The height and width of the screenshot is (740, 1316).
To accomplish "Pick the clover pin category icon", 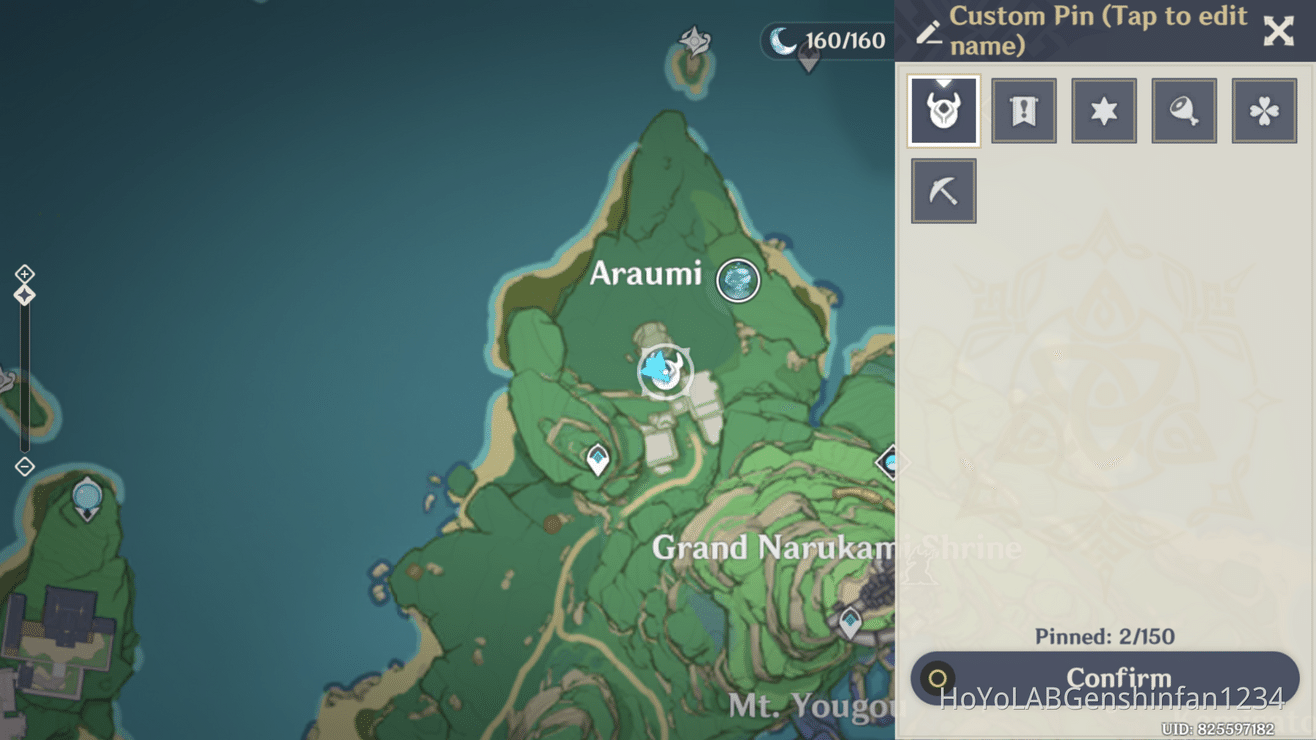I will coord(1264,110).
